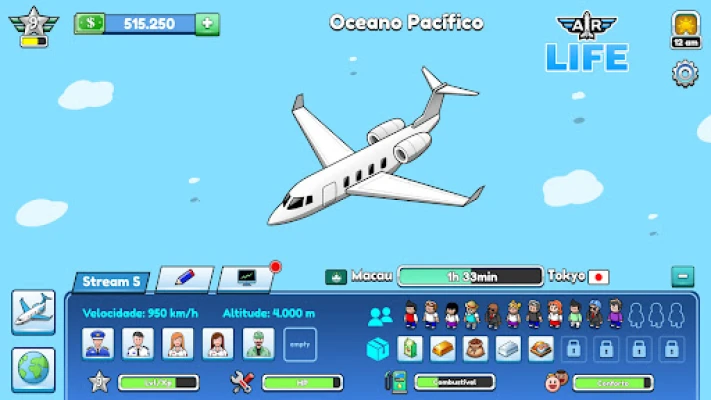Tap the gold star 12 am icon
Viewport: 711px width, 400px height.
(x=685, y=28)
